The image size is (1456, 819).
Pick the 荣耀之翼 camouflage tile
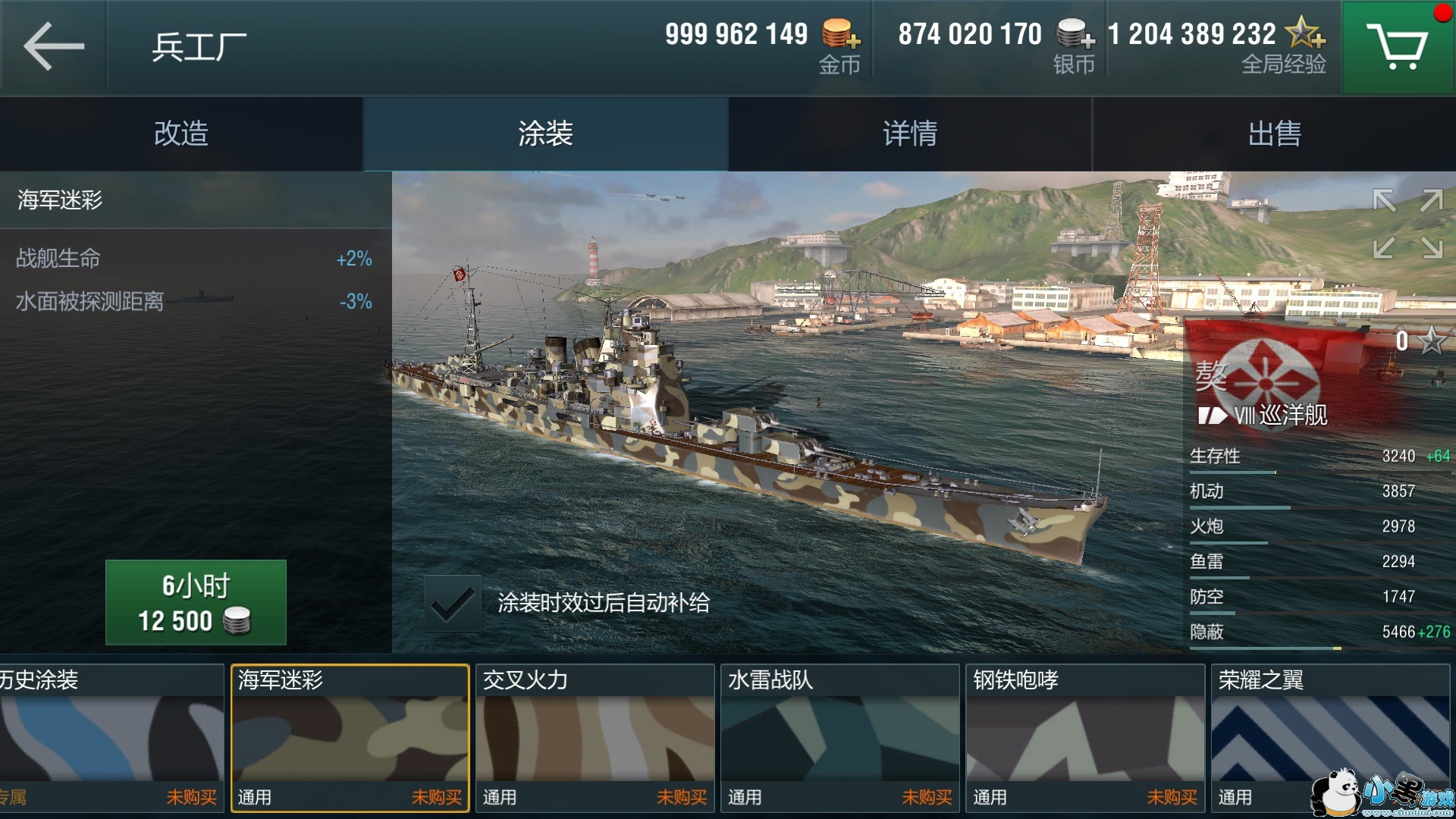(1329, 737)
